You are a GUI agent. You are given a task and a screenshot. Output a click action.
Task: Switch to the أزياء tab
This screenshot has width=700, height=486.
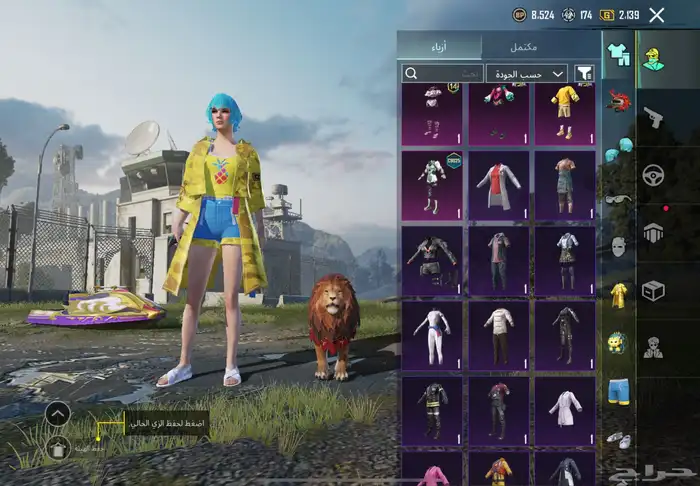(x=439, y=46)
